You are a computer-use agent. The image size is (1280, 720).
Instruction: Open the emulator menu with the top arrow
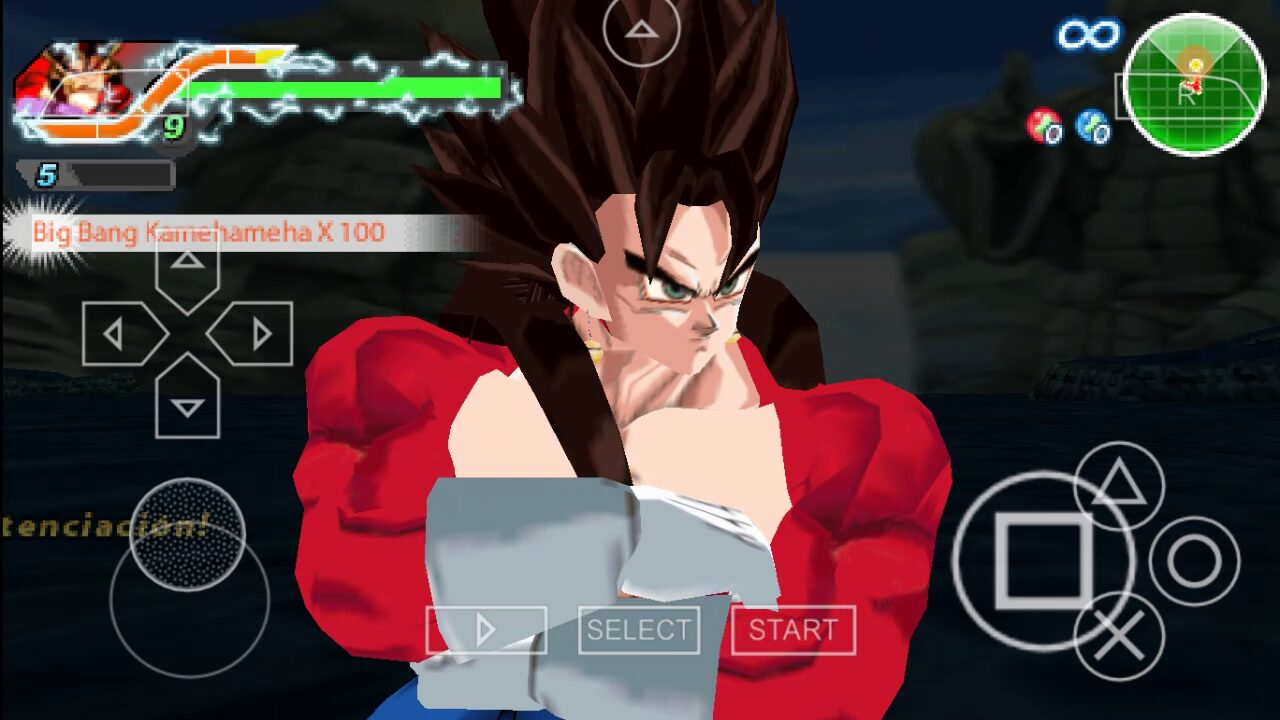[x=640, y=30]
